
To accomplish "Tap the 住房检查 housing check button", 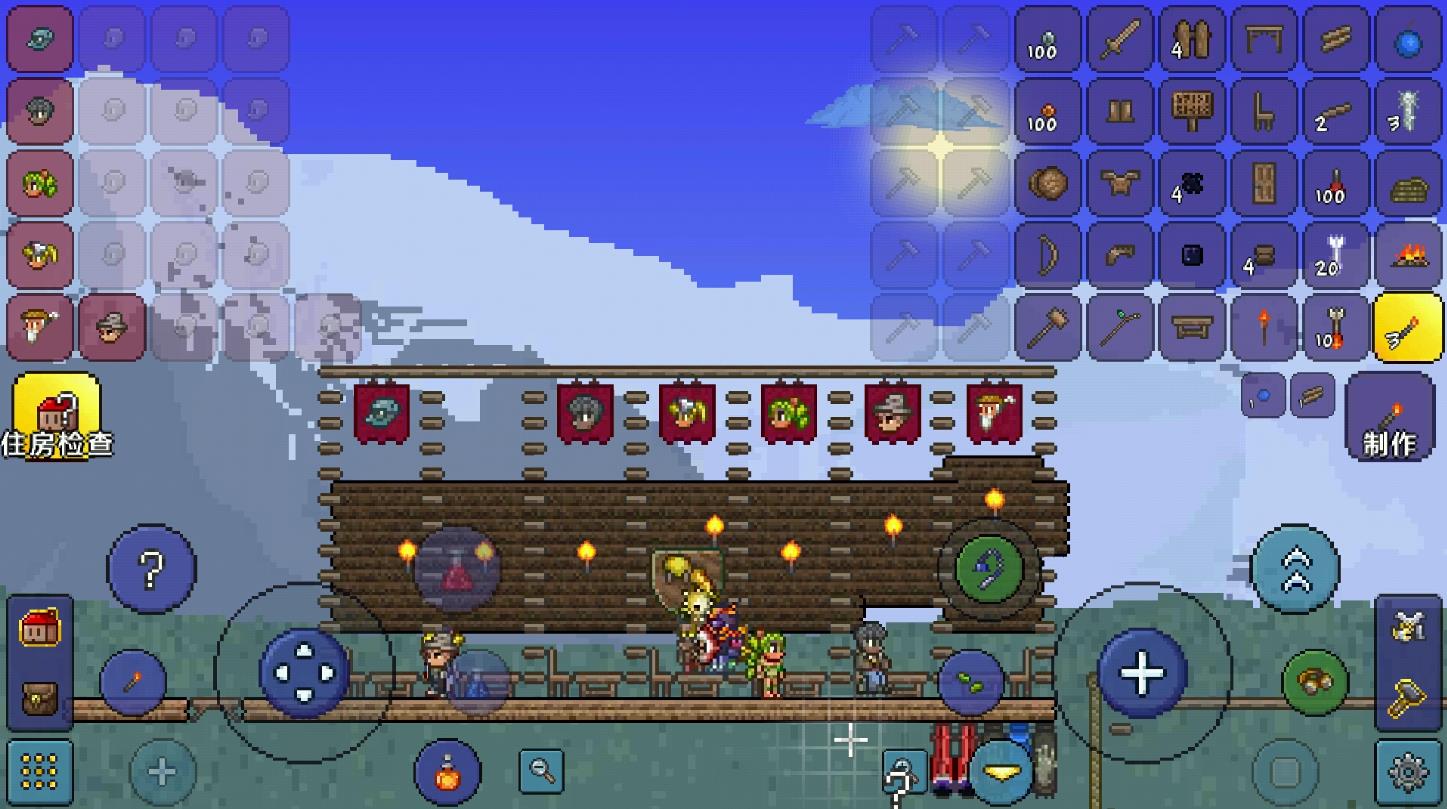I will [x=56, y=417].
